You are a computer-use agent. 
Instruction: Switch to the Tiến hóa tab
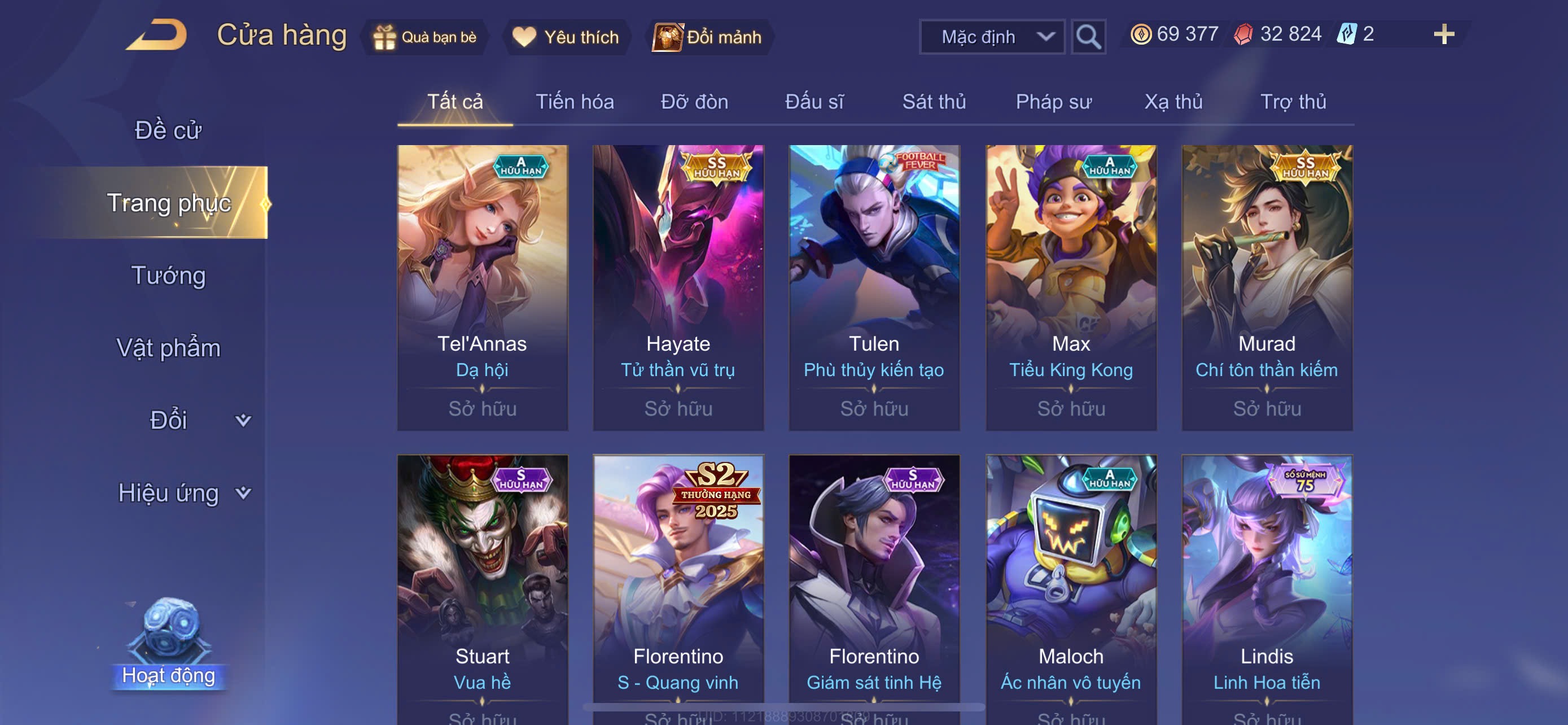tap(574, 102)
